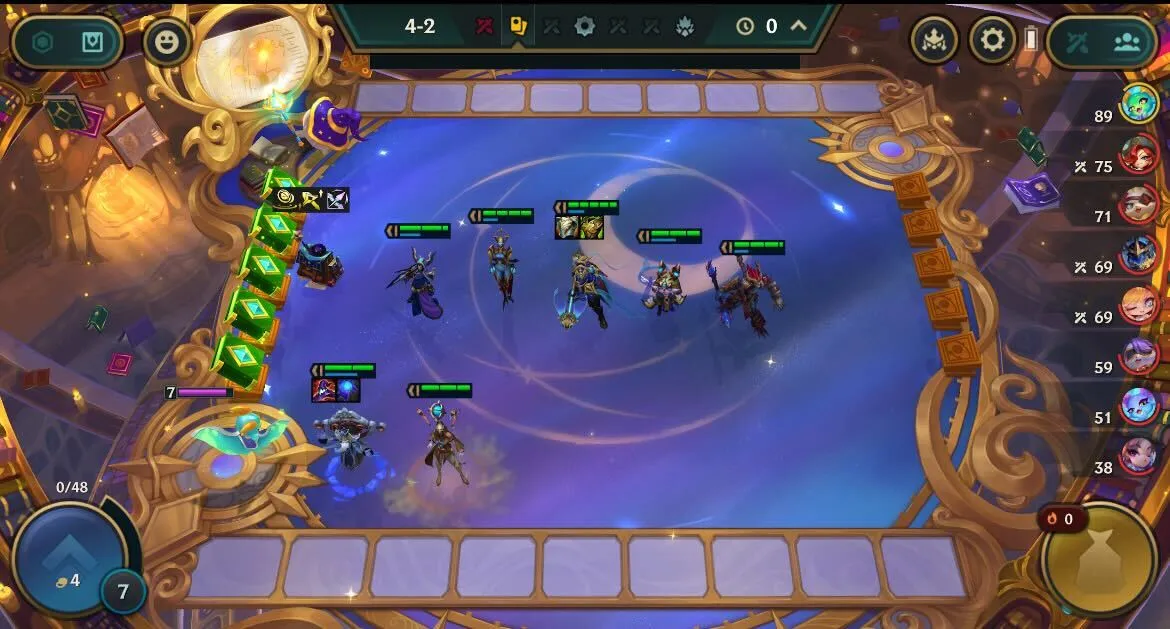Select the boss icon in round tracker
This screenshot has height=629, width=1170.
coord(685,26)
